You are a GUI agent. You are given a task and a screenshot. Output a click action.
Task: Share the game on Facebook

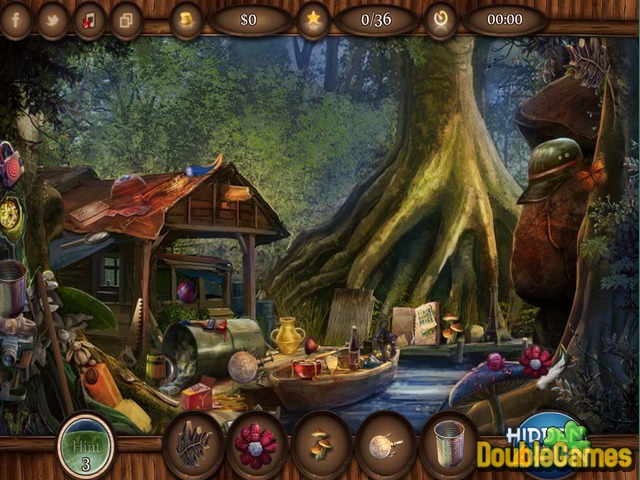tap(17, 19)
